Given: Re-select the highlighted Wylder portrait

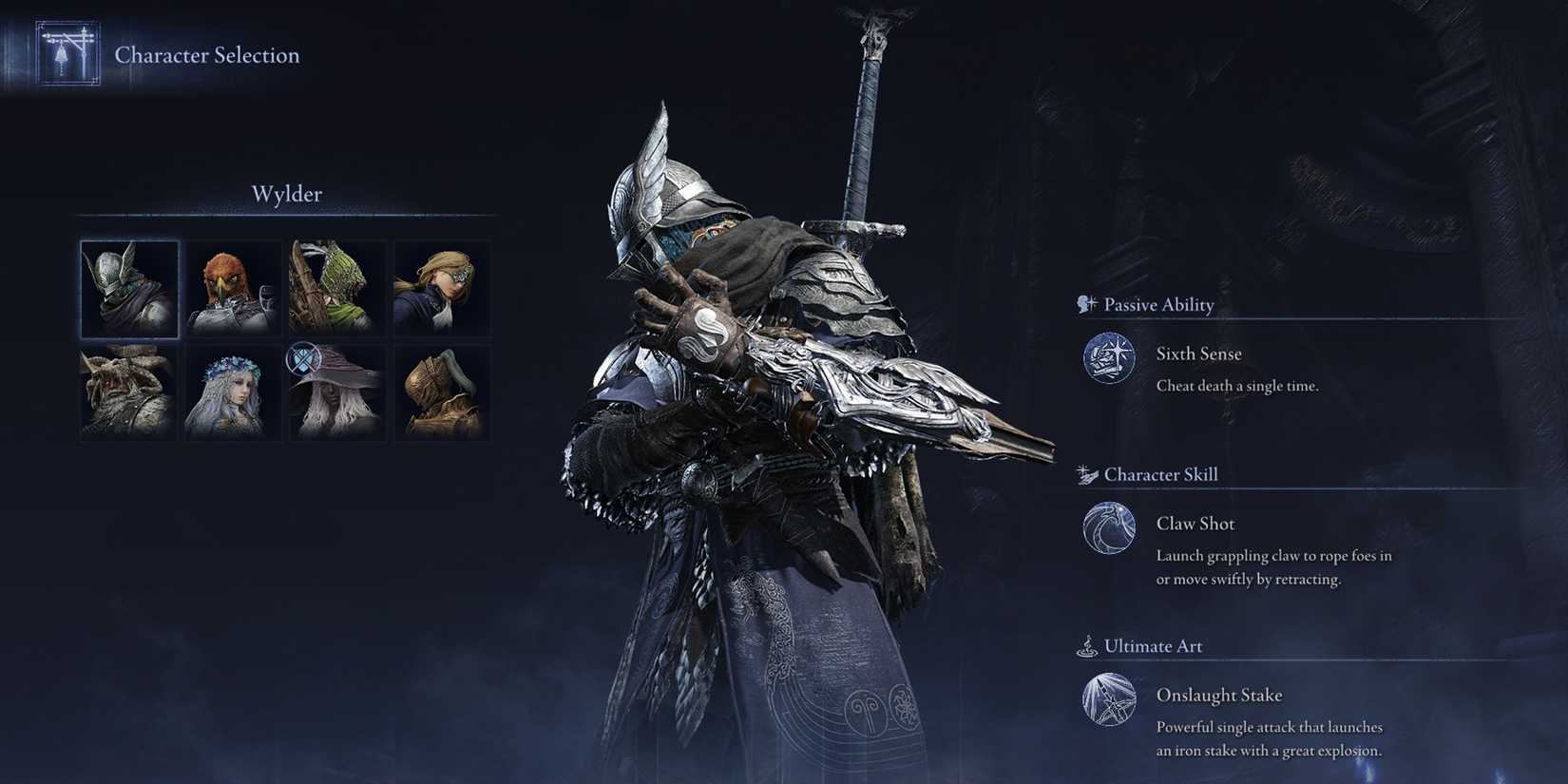Looking at the screenshot, I should coord(128,289).
